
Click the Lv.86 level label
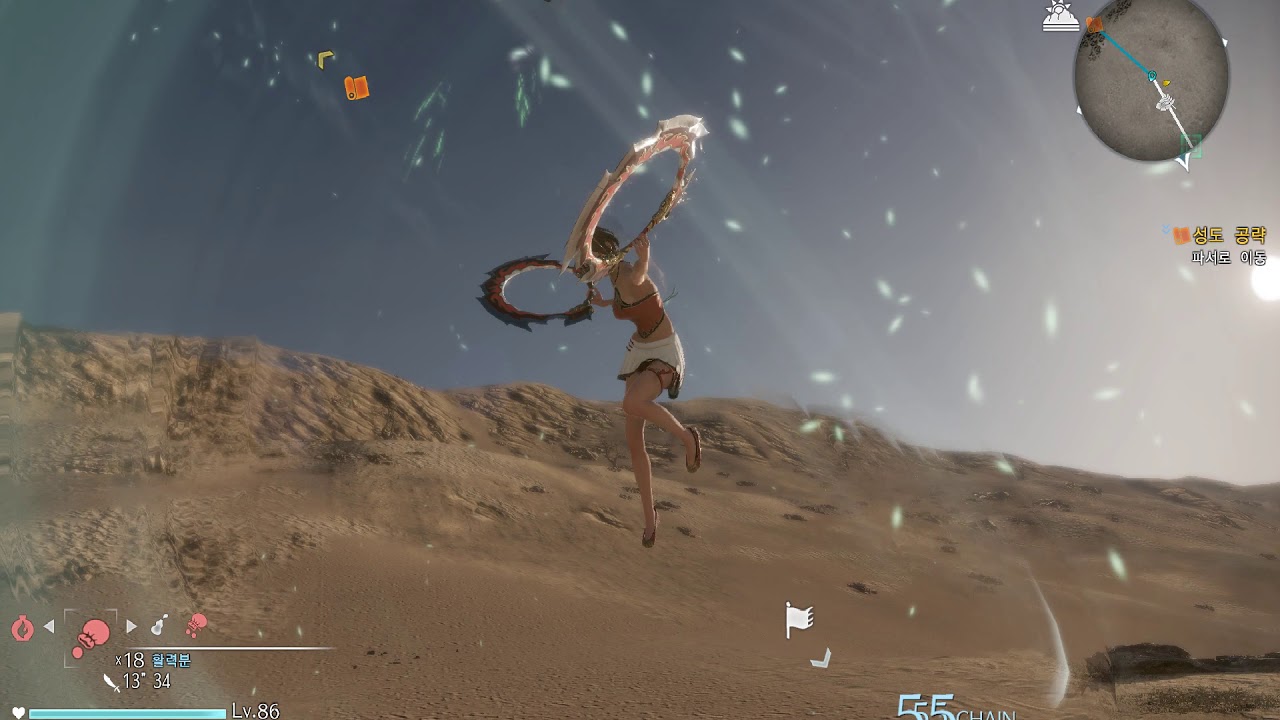(x=253, y=710)
